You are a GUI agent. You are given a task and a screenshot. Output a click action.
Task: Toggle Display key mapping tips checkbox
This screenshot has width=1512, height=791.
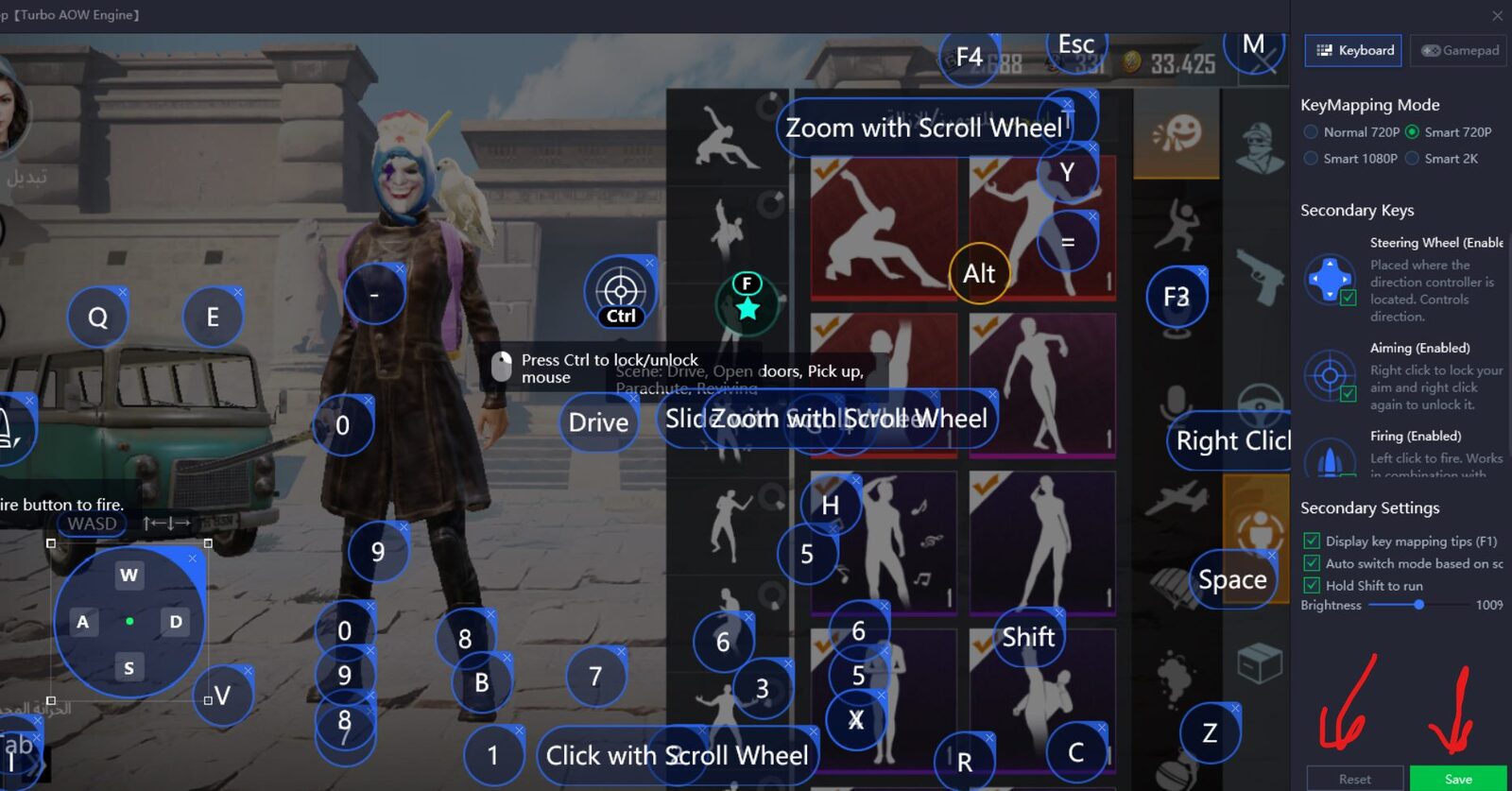tap(1312, 542)
